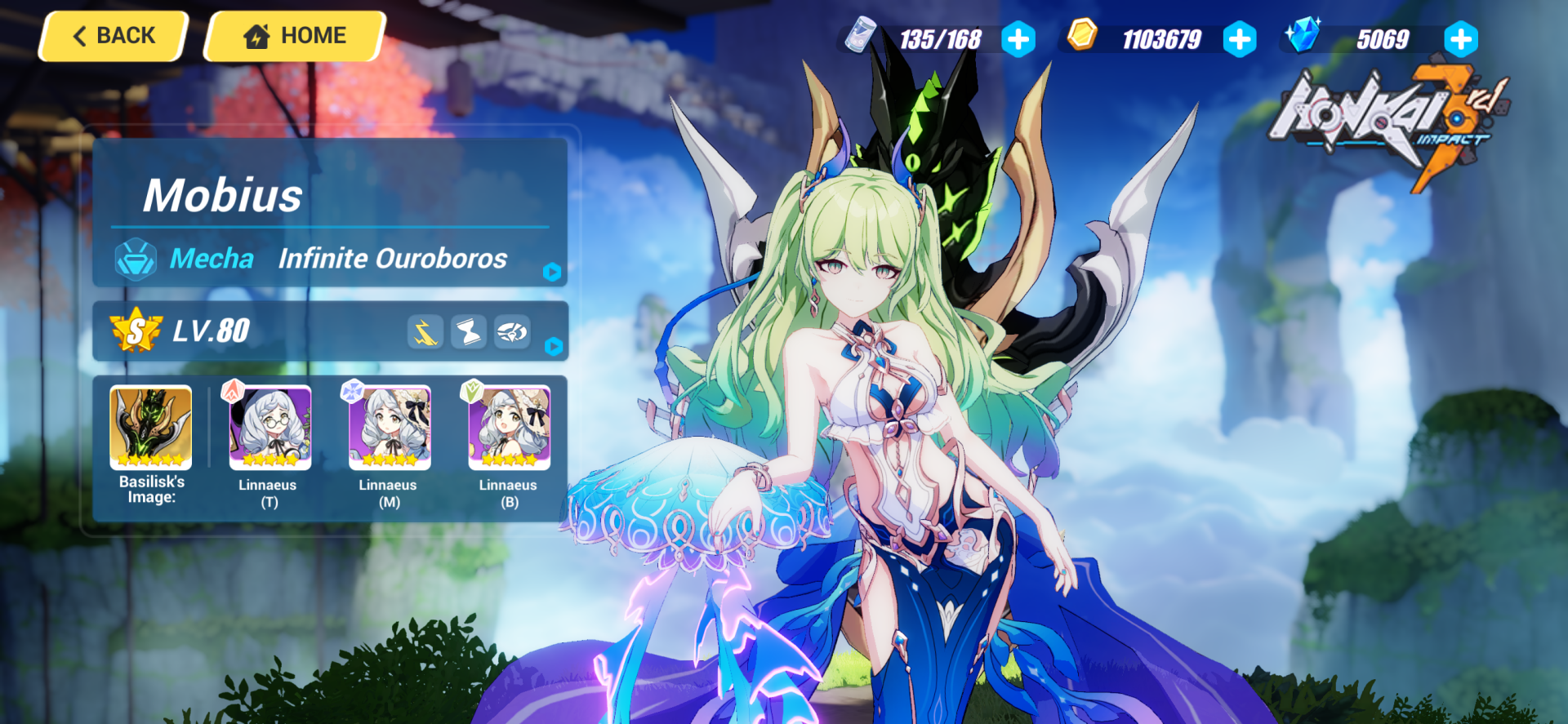Select the Lightning damage type icon

coord(426,332)
